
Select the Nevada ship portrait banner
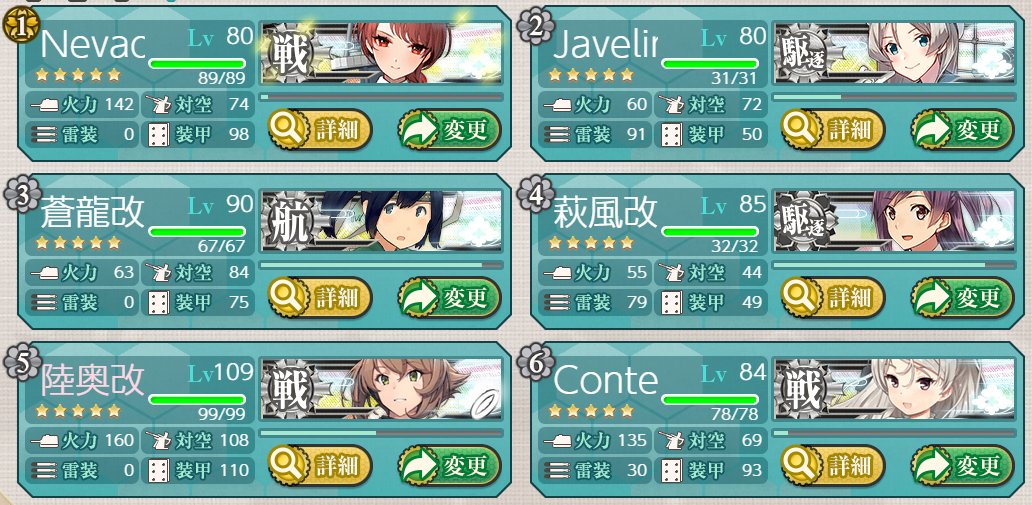pyautogui.click(x=381, y=53)
